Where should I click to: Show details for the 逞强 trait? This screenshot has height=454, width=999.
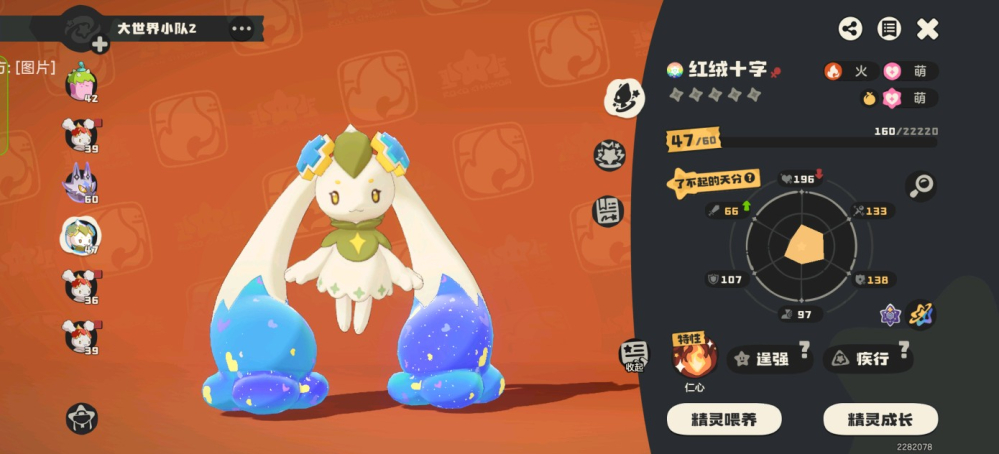coord(771,358)
